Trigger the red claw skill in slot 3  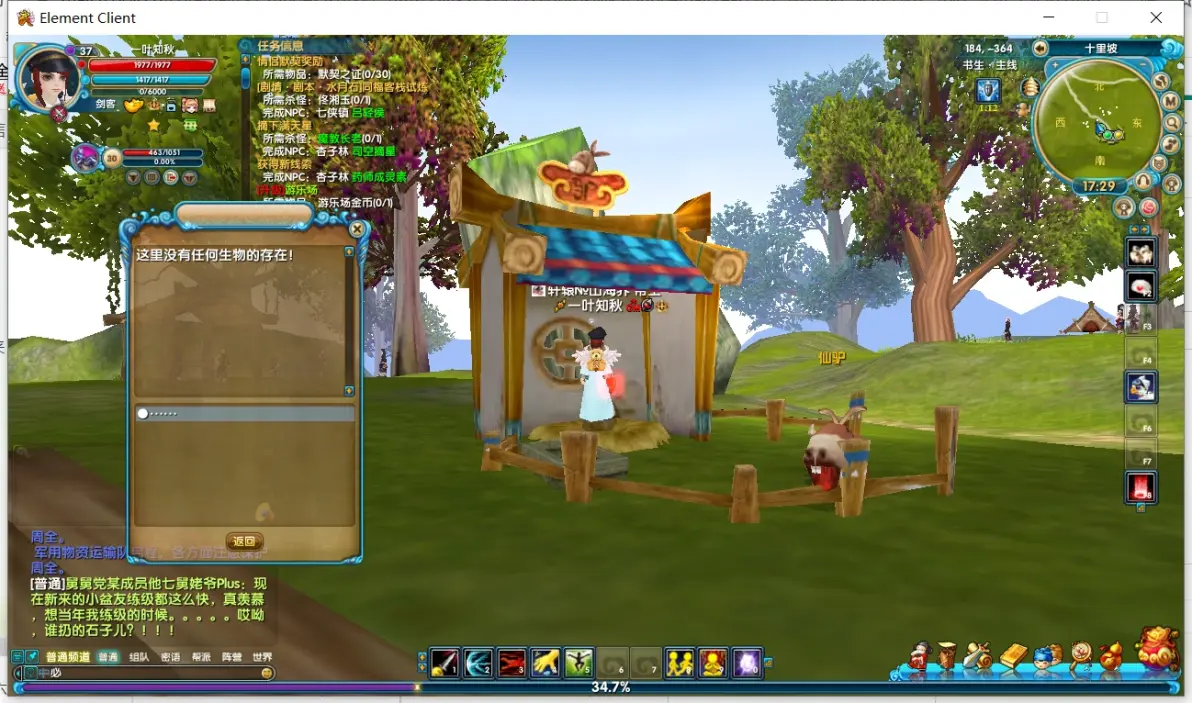tap(512, 663)
